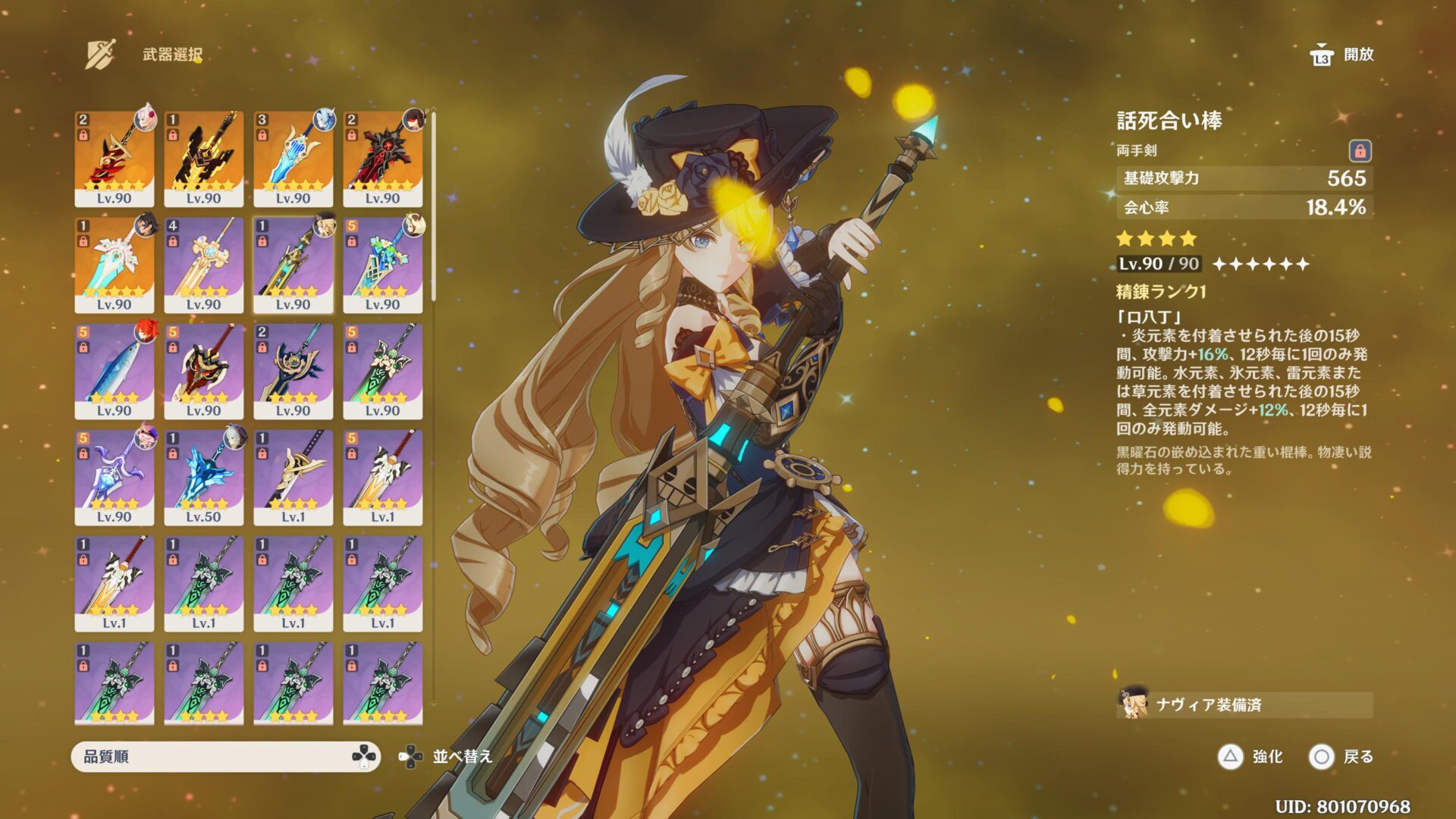Select the Luxurious Sea-Lord fish claymore
The width and height of the screenshot is (1456, 819).
(114, 371)
